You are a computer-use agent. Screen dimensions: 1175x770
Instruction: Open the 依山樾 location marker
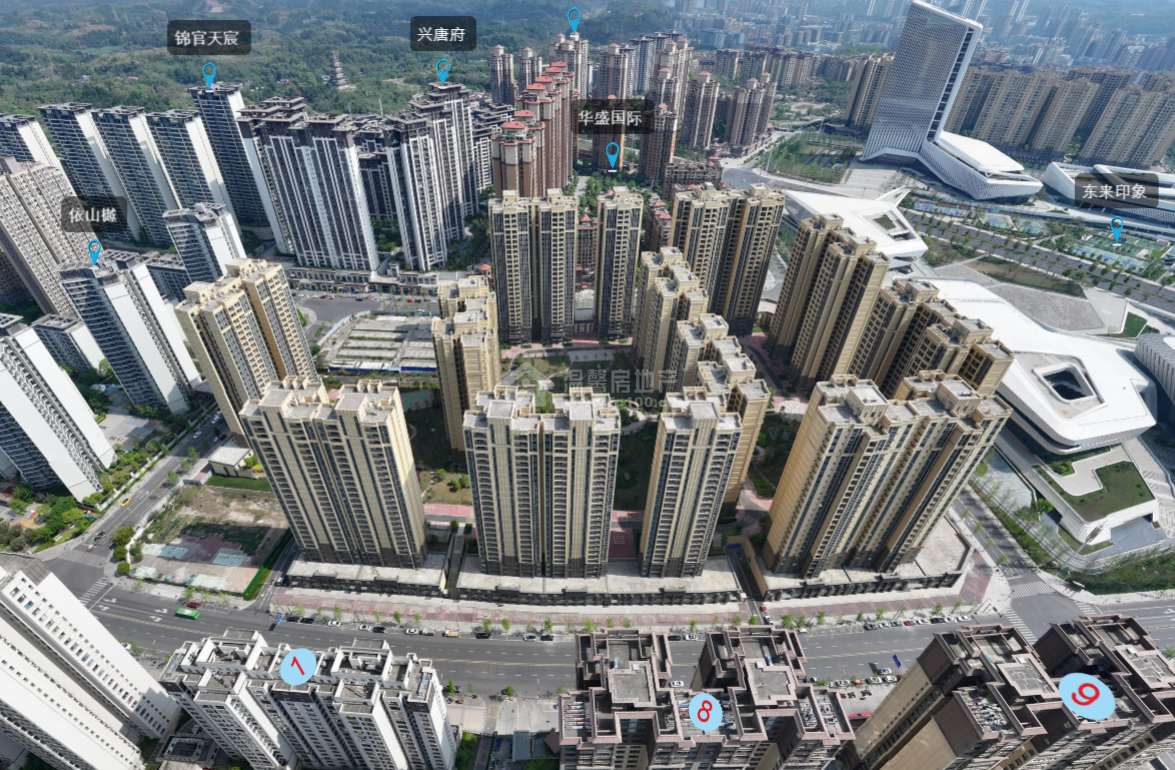coord(94,250)
